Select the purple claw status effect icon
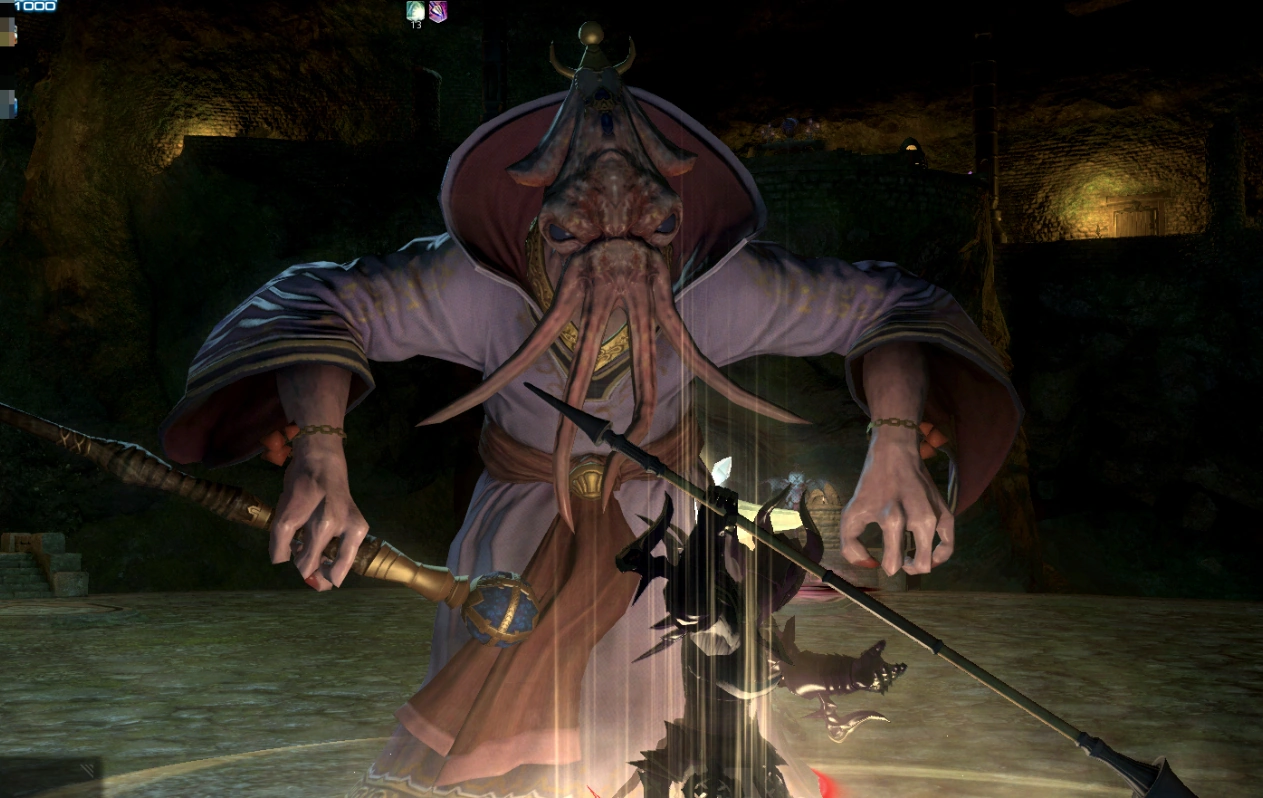The height and width of the screenshot is (798, 1263). (x=438, y=11)
